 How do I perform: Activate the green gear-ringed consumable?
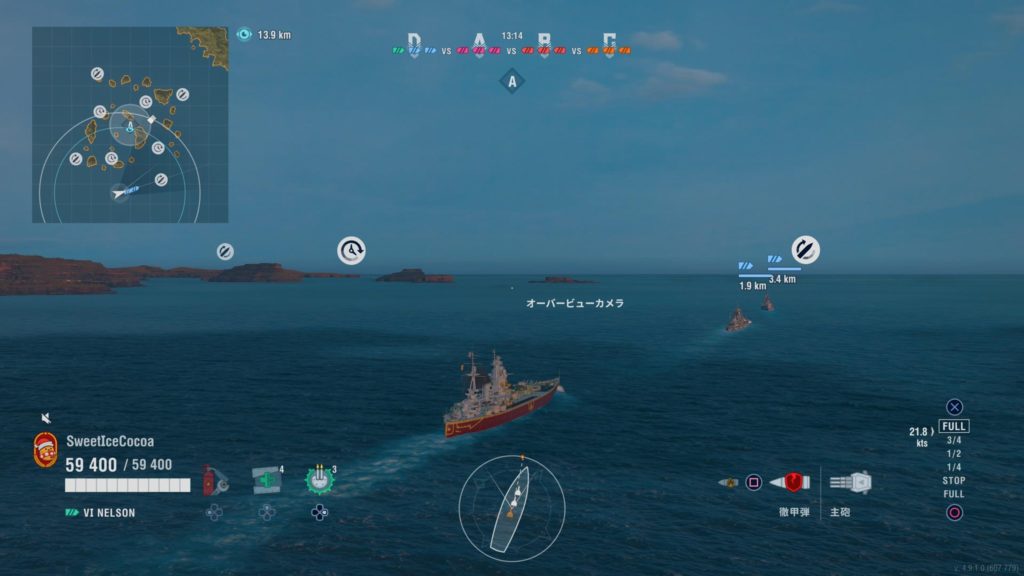tap(319, 480)
